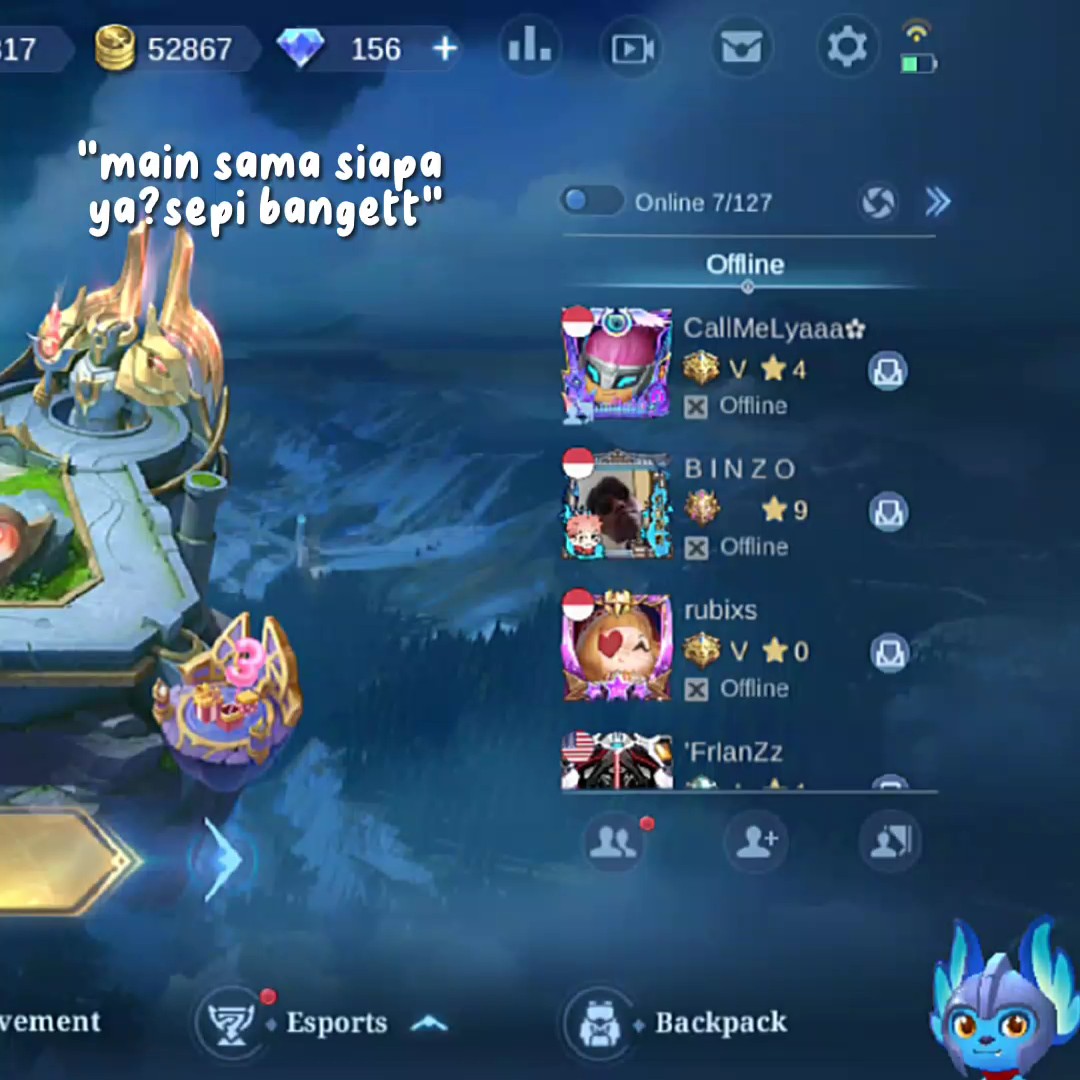Open the mailbox envelope icon
The image size is (1080, 1080).
point(741,48)
